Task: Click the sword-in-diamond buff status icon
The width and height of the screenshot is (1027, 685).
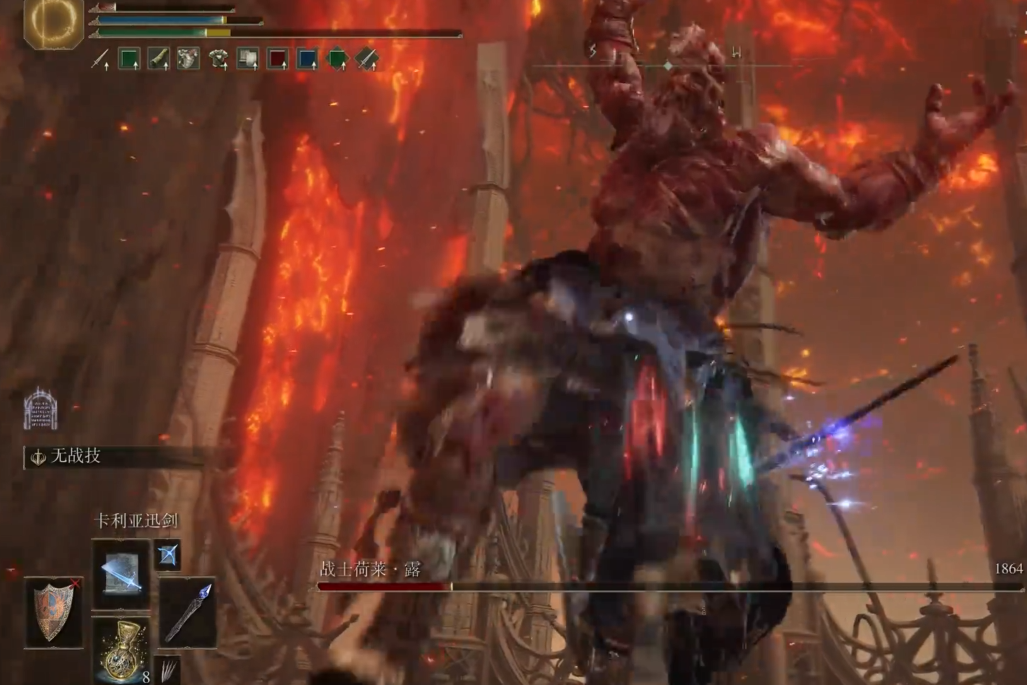Action: click(x=367, y=60)
